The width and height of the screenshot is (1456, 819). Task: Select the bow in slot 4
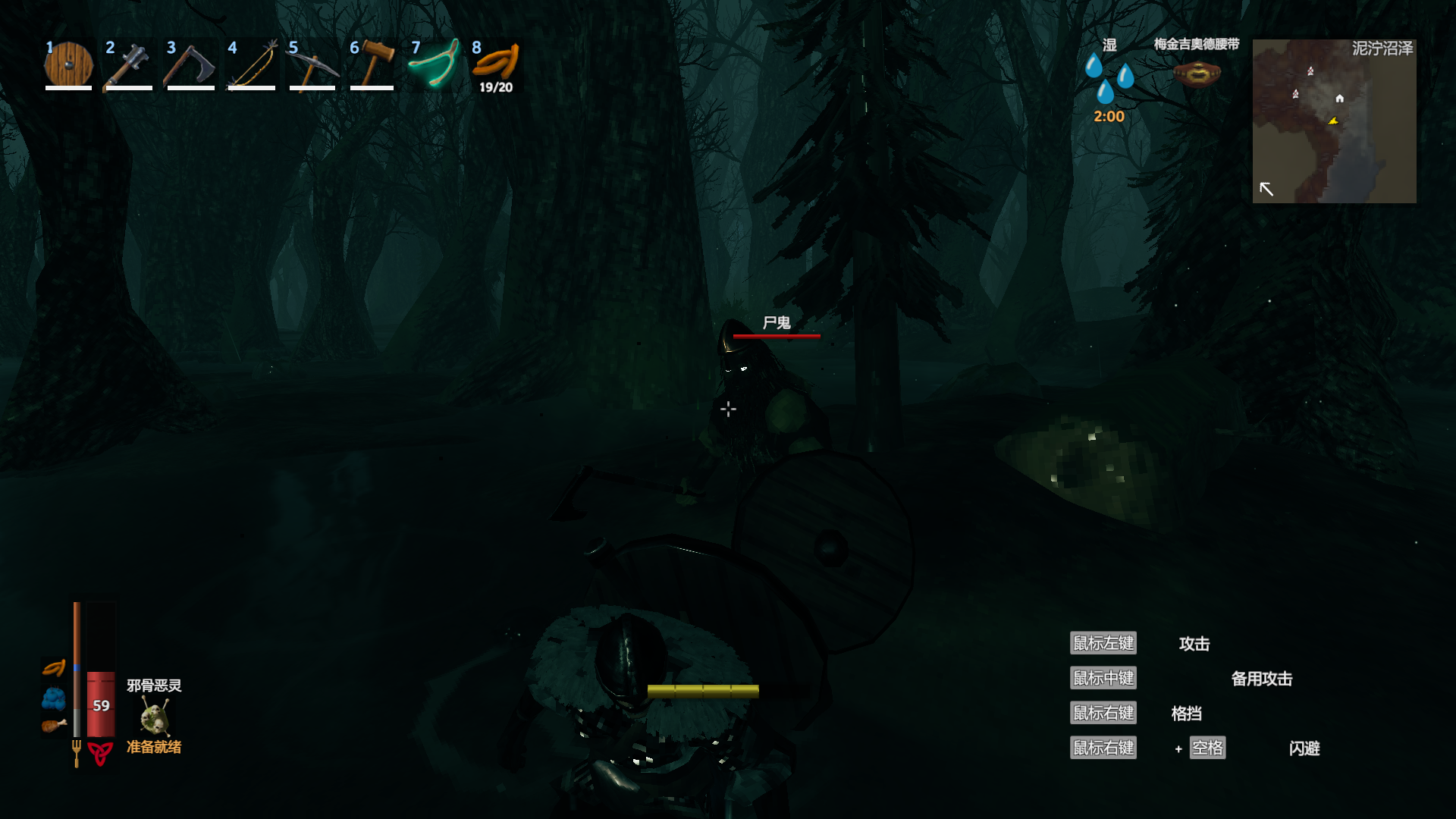point(252,65)
